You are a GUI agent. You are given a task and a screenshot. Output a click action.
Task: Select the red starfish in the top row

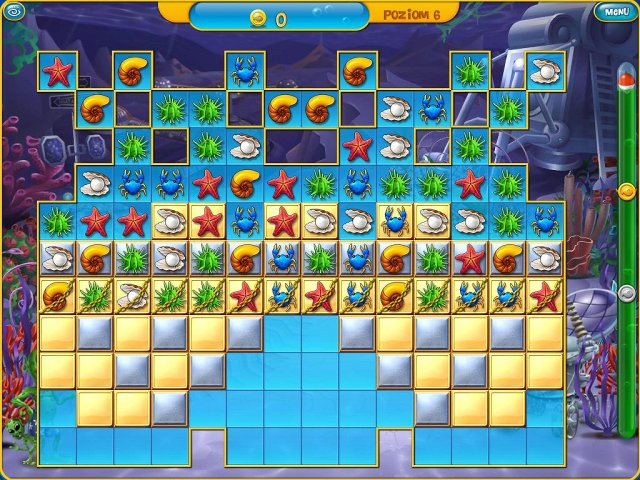point(57,71)
